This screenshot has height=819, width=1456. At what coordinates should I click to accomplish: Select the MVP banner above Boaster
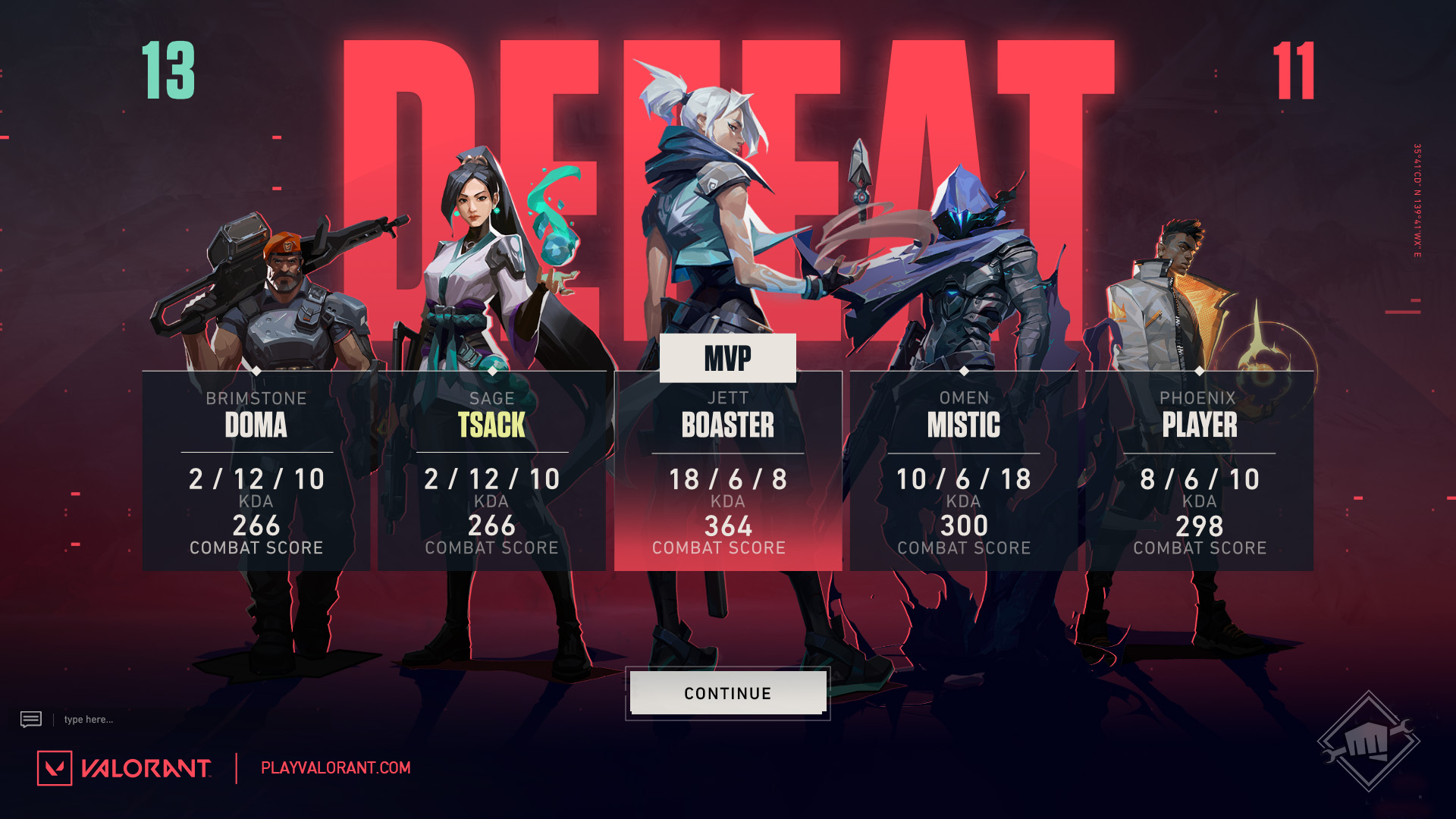pyautogui.click(x=728, y=359)
